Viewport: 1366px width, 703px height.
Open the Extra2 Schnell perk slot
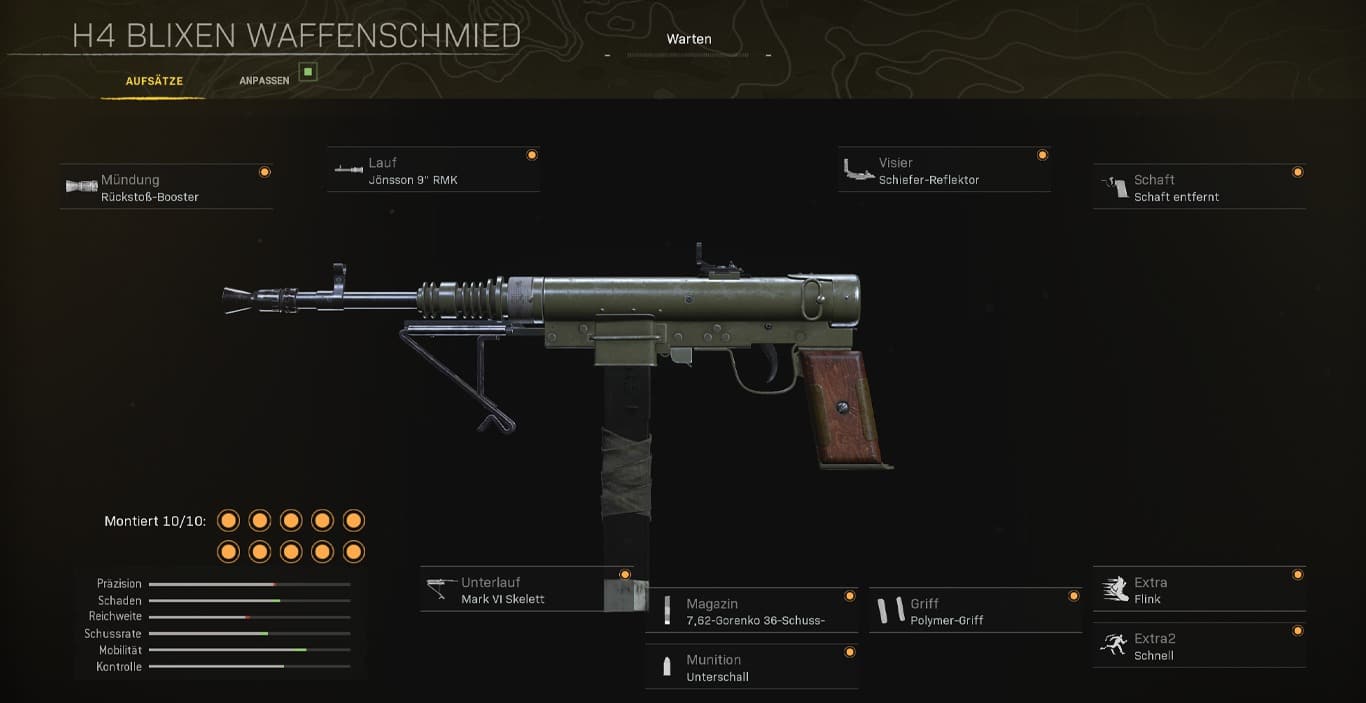(1199, 646)
